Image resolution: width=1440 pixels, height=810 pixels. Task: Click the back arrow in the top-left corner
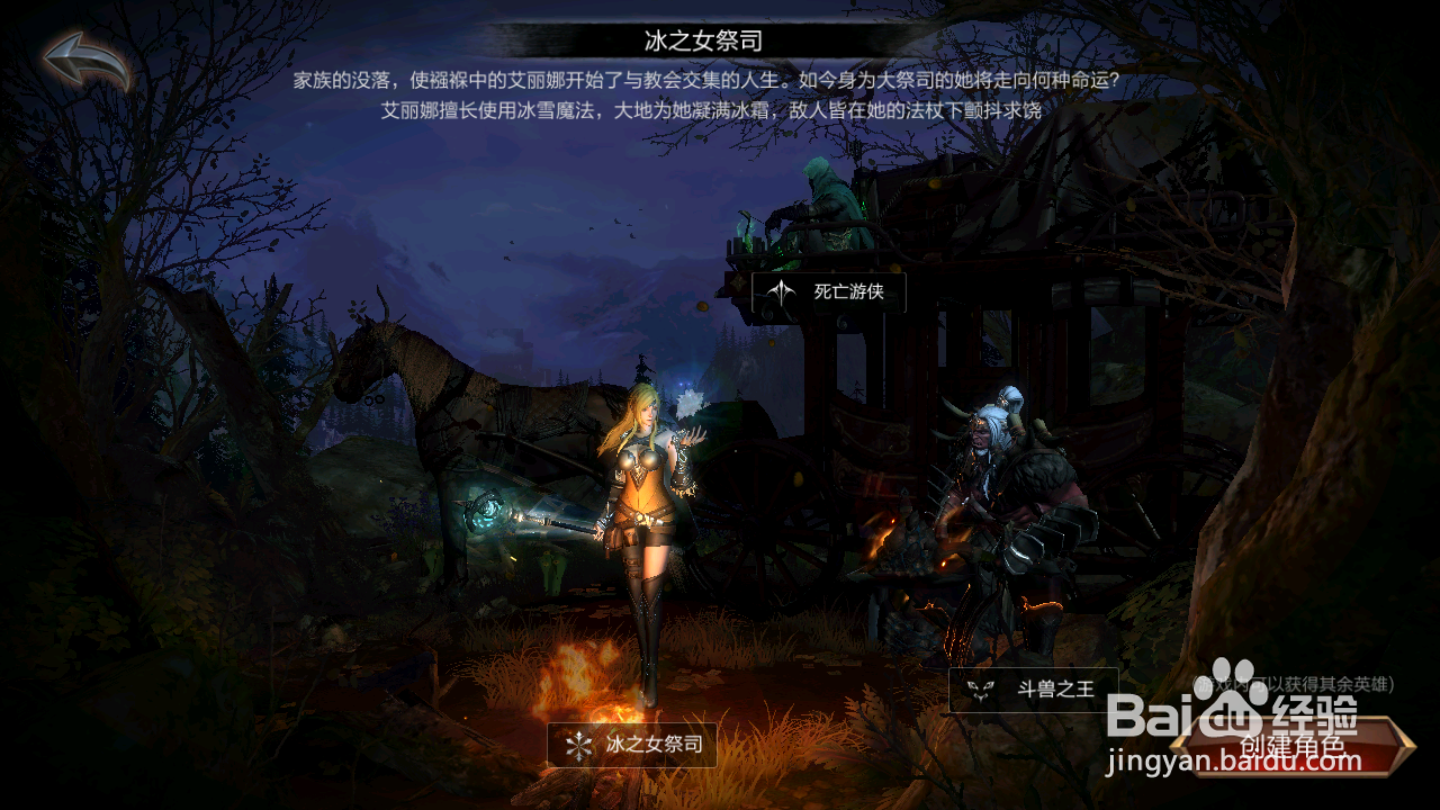click(x=80, y=55)
